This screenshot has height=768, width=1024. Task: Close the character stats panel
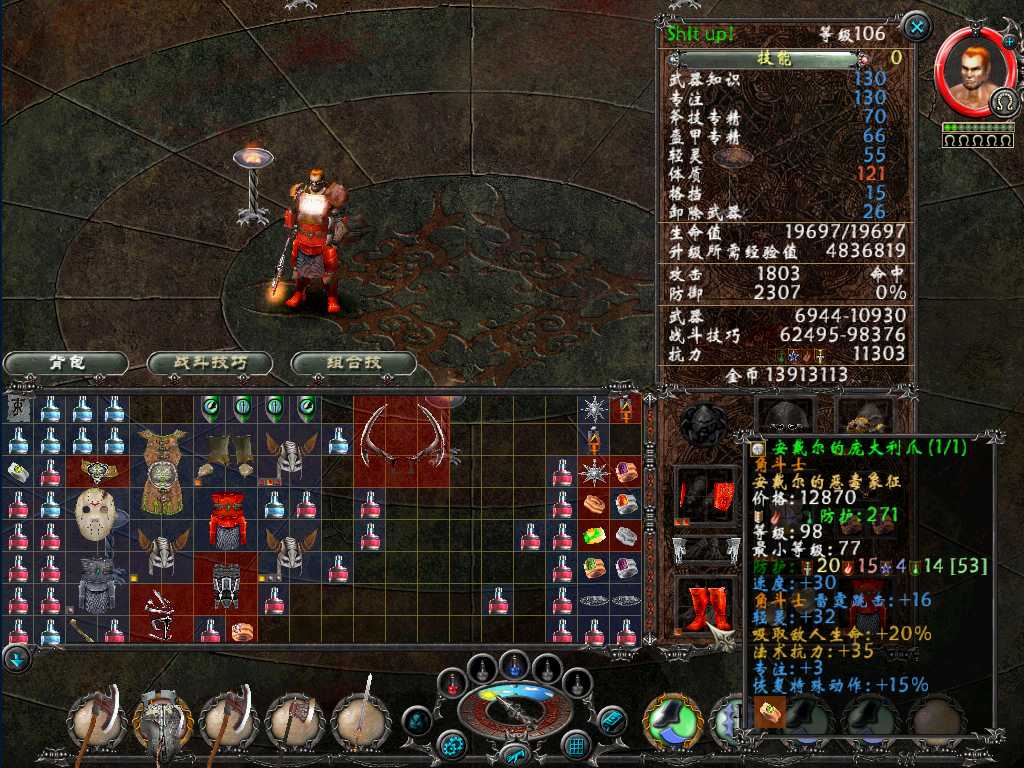(916, 26)
